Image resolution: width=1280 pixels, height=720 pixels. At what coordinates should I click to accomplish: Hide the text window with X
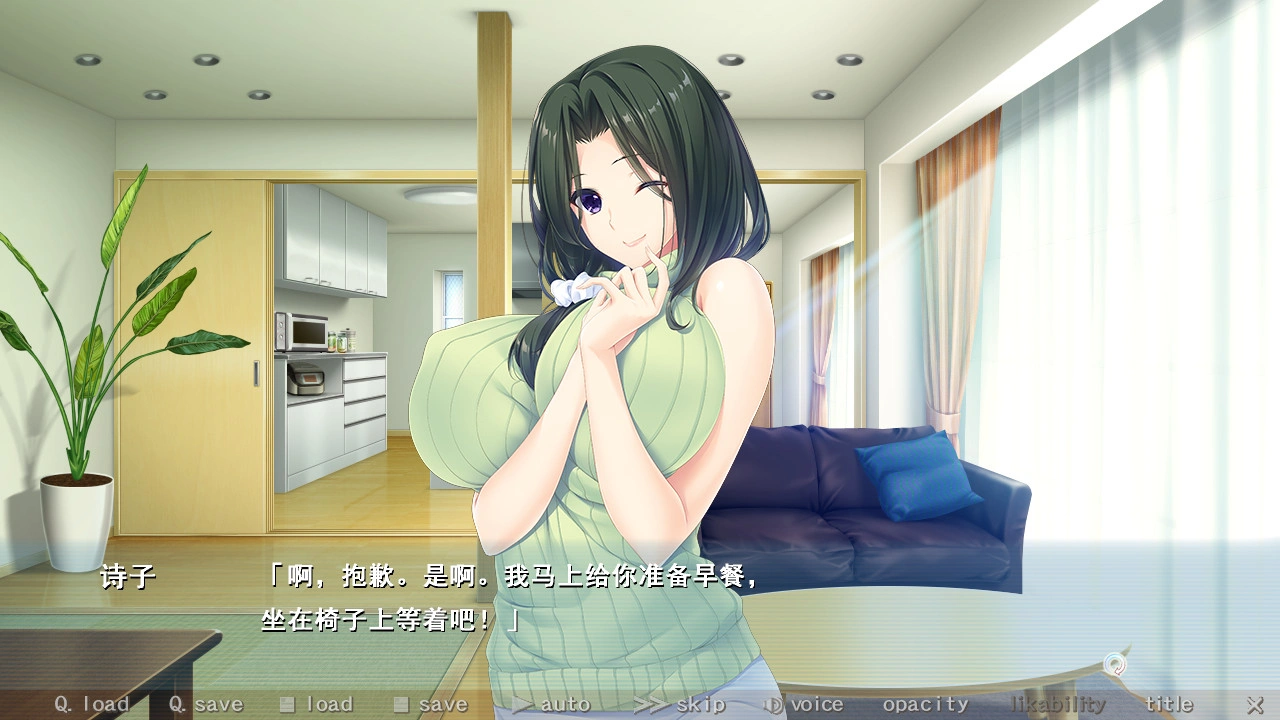pyautogui.click(x=1254, y=705)
